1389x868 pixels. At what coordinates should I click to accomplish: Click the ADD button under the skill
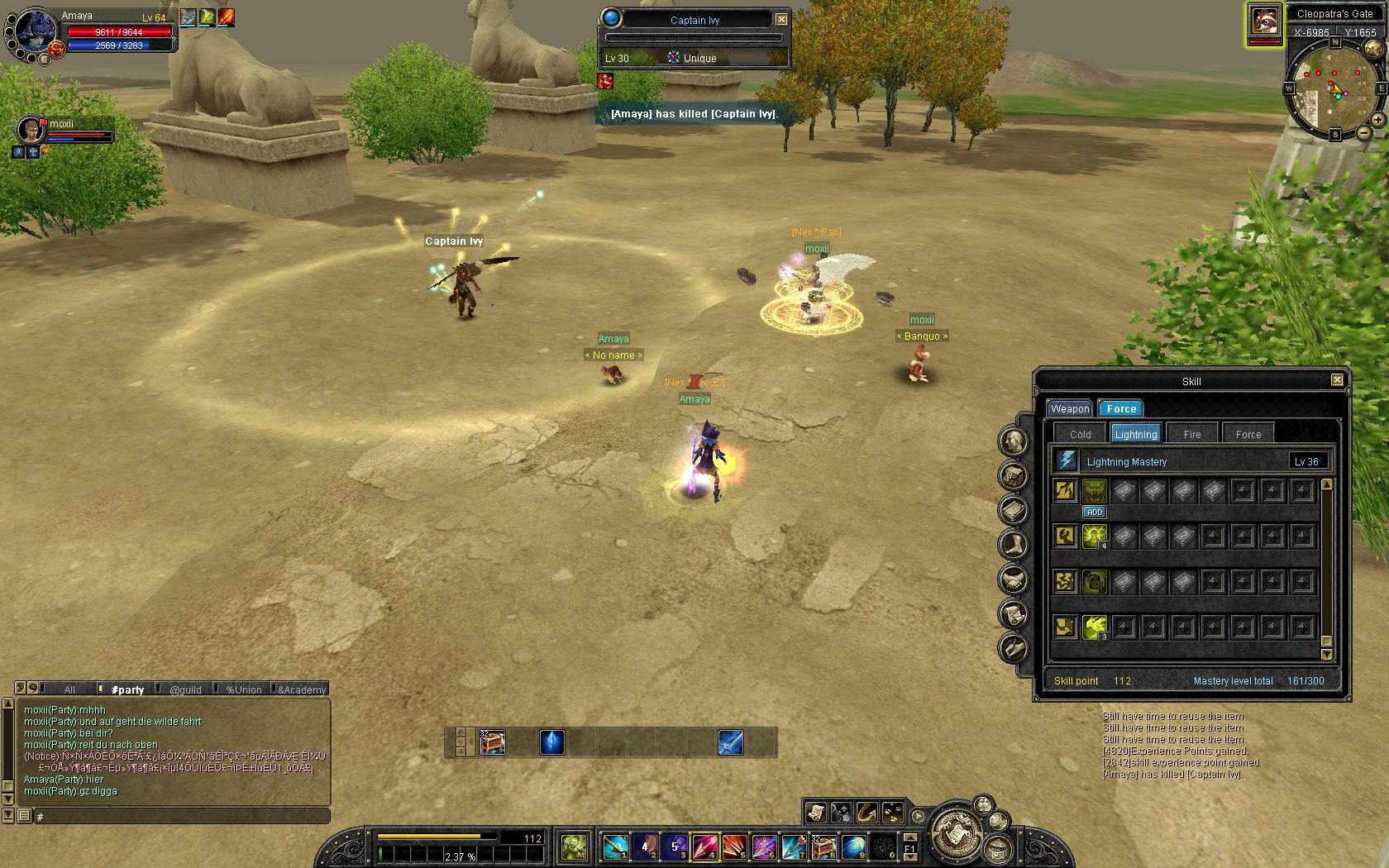click(1095, 513)
